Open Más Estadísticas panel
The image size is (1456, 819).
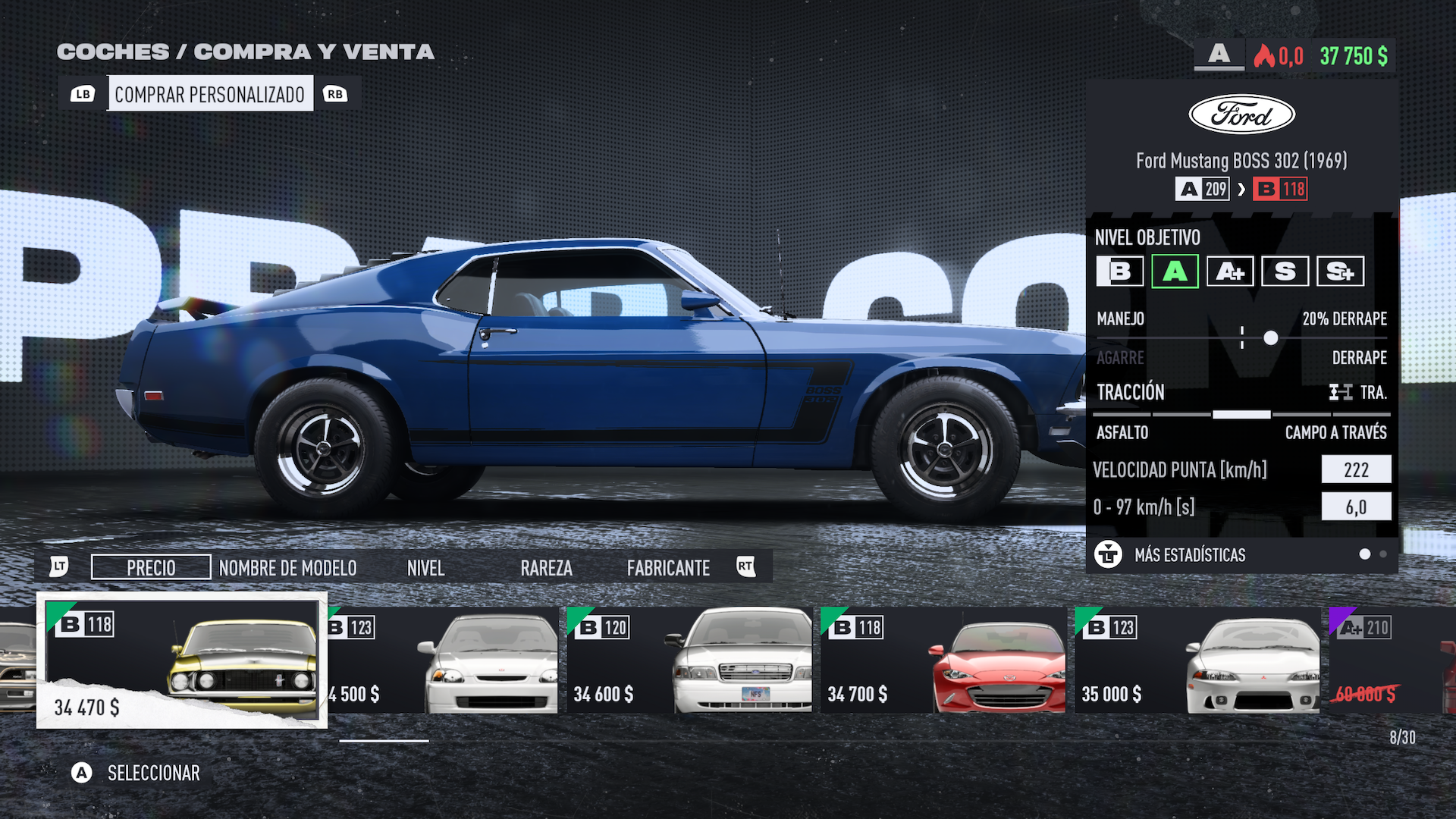(x=1189, y=555)
